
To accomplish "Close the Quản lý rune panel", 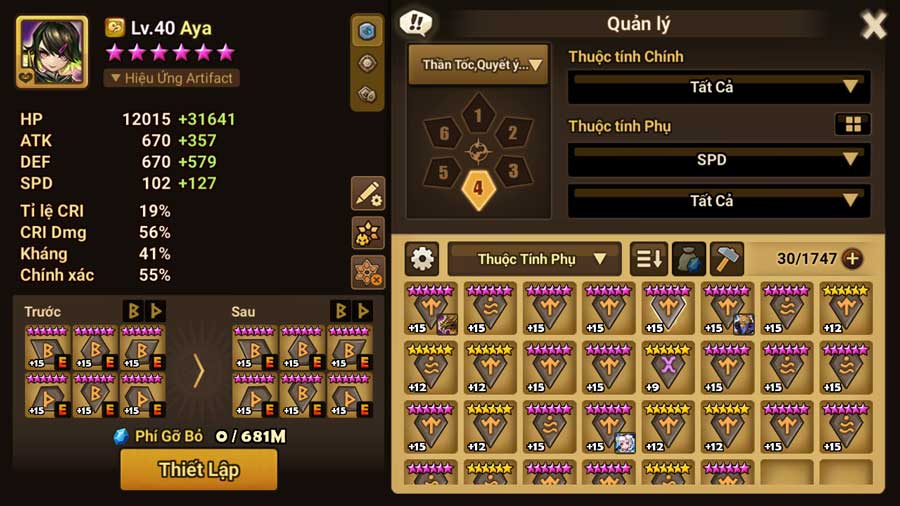I will click(873, 25).
